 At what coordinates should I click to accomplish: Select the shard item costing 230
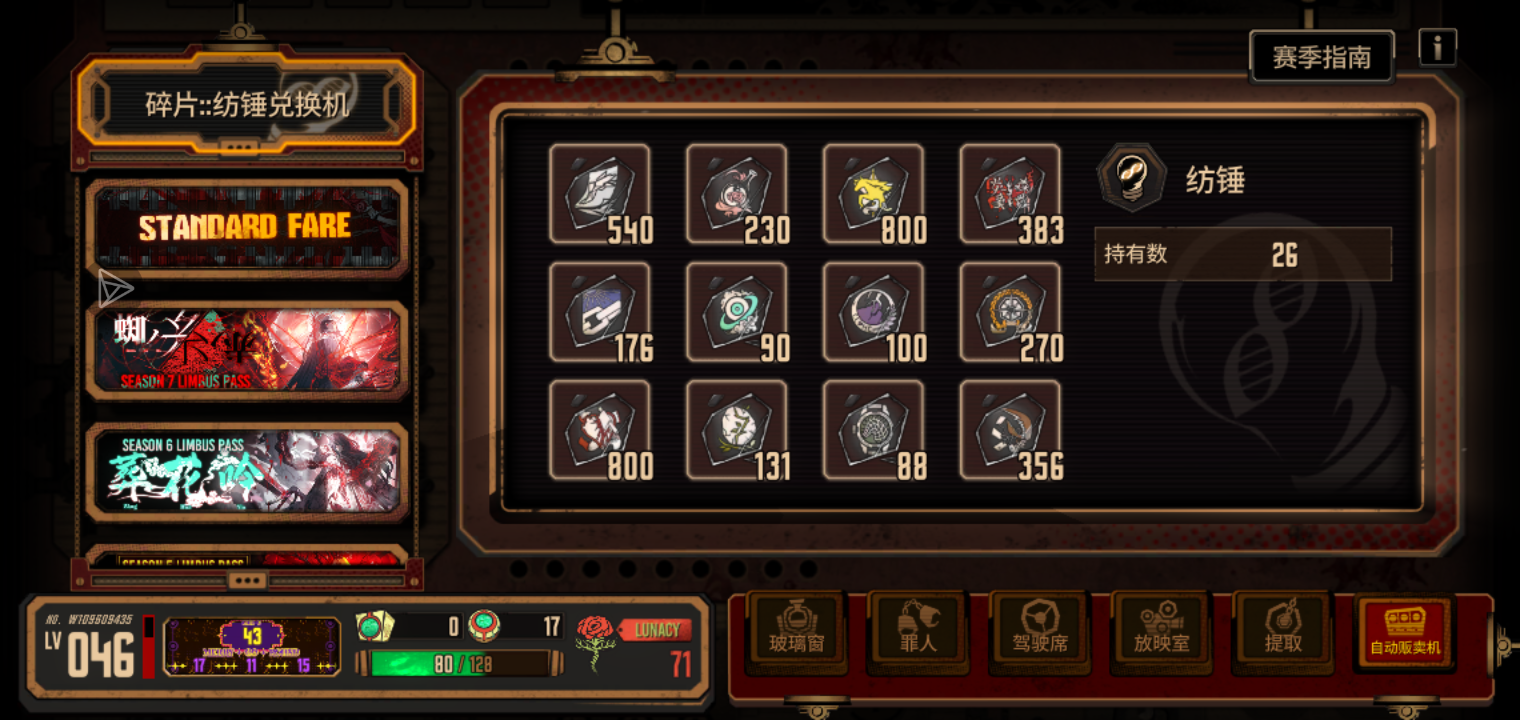[736, 194]
